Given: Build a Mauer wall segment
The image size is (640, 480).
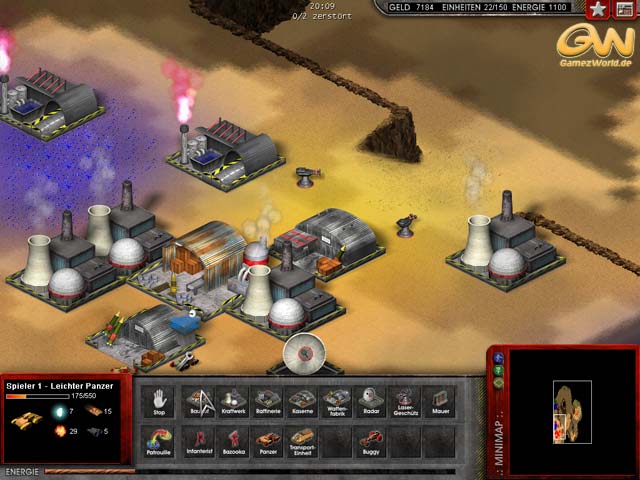Looking at the screenshot, I should (437, 402).
